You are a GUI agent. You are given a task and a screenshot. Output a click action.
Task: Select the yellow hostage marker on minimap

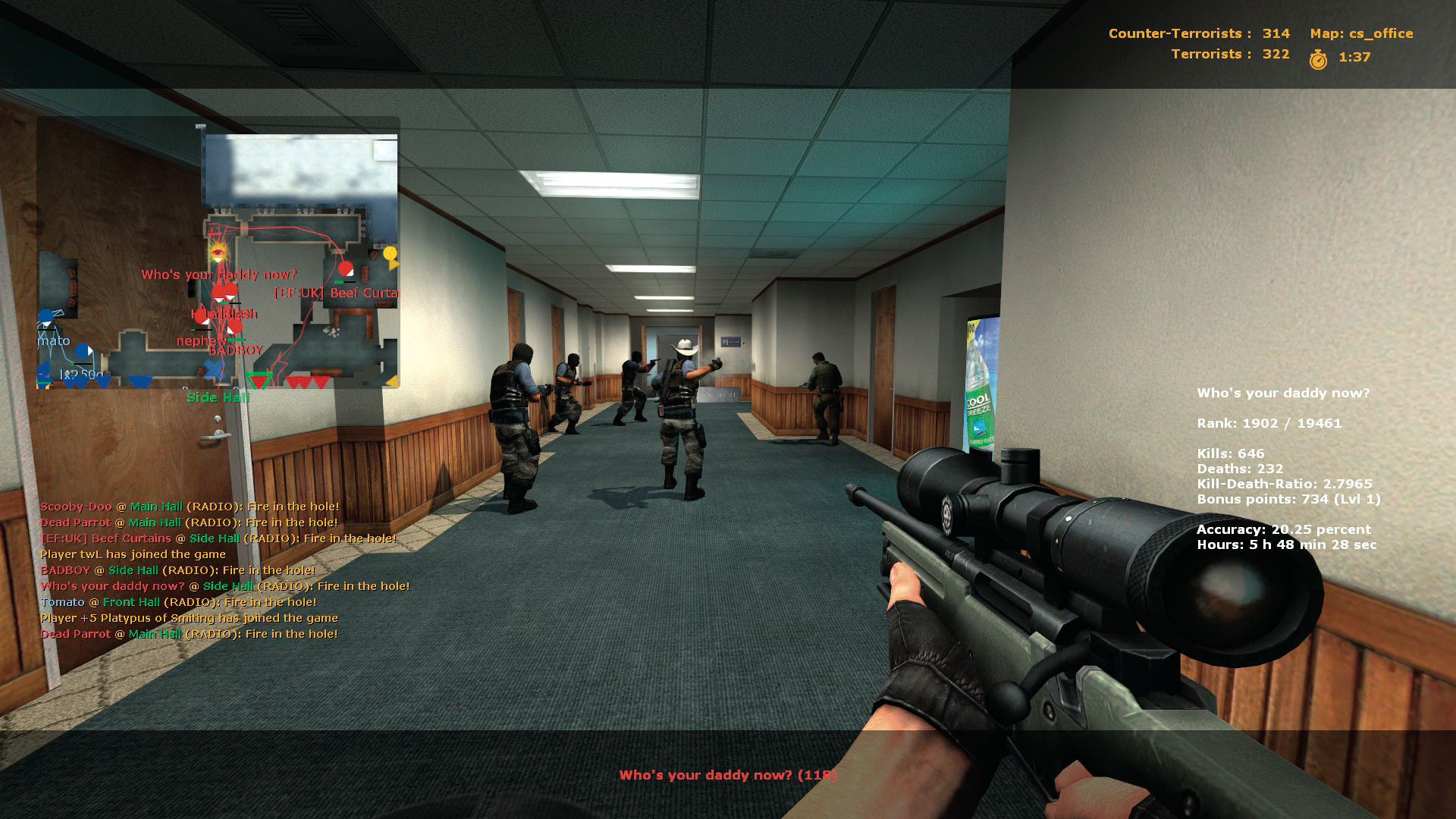tap(391, 255)
